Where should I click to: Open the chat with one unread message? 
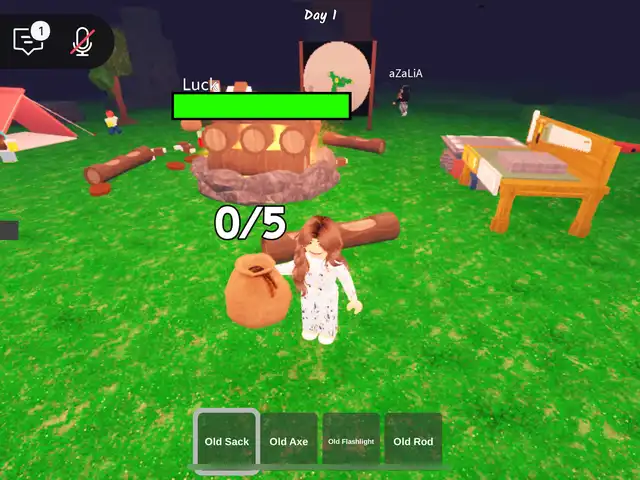coord(29,41)
